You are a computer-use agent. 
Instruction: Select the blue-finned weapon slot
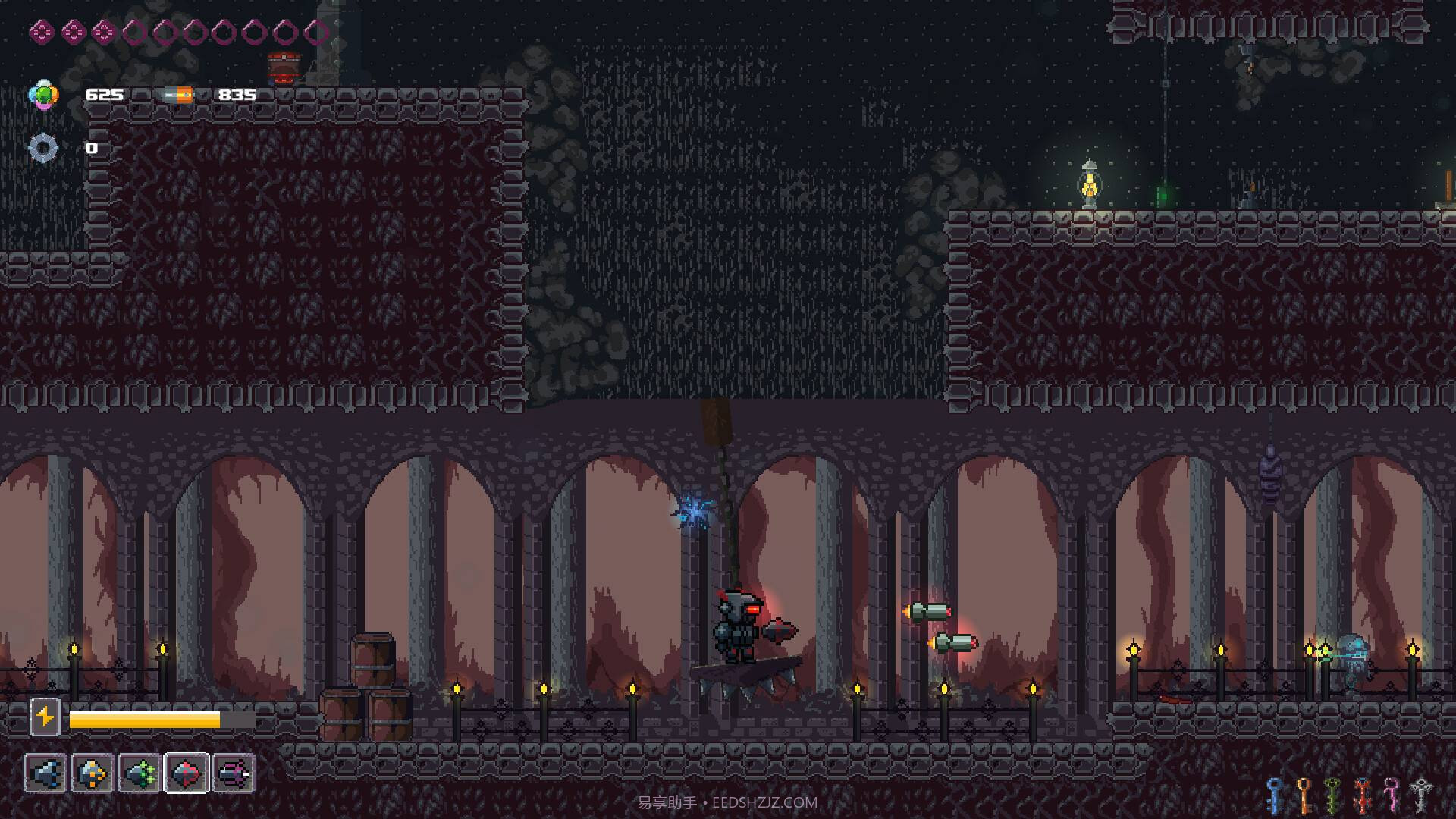45,773
